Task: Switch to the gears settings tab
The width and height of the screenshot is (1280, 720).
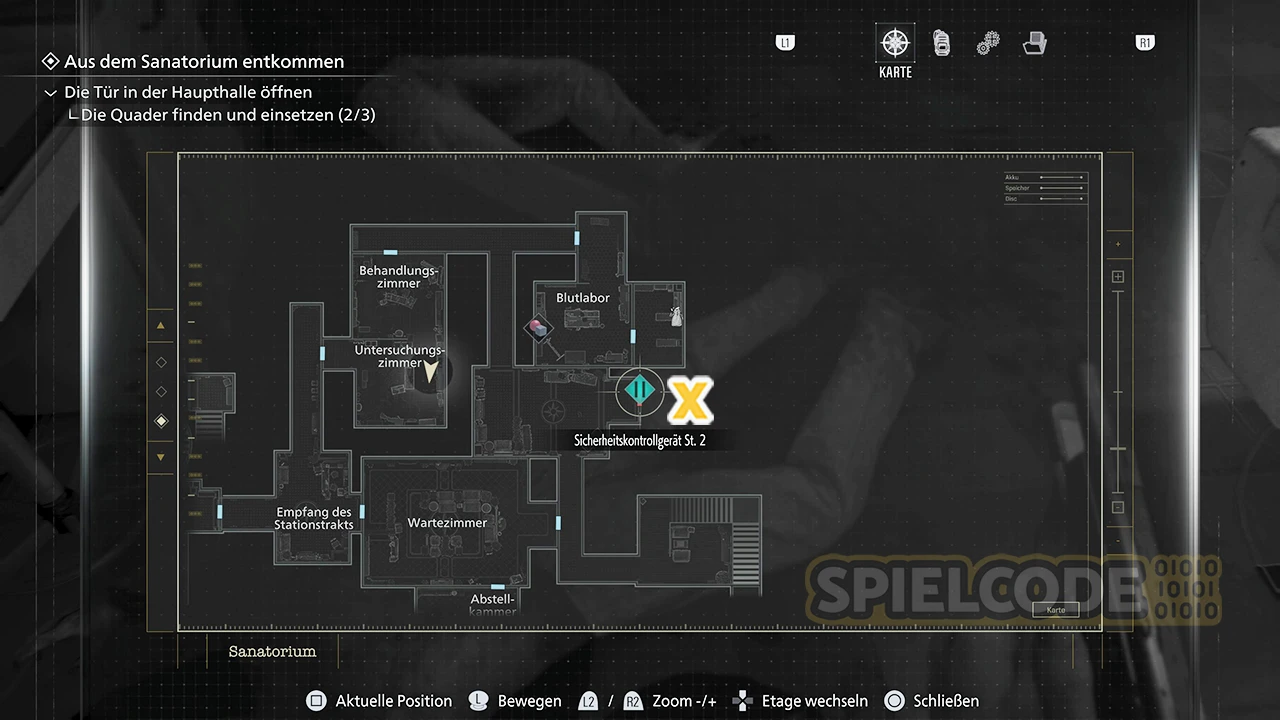Action: pyautogui.click(x=988, y=43)
